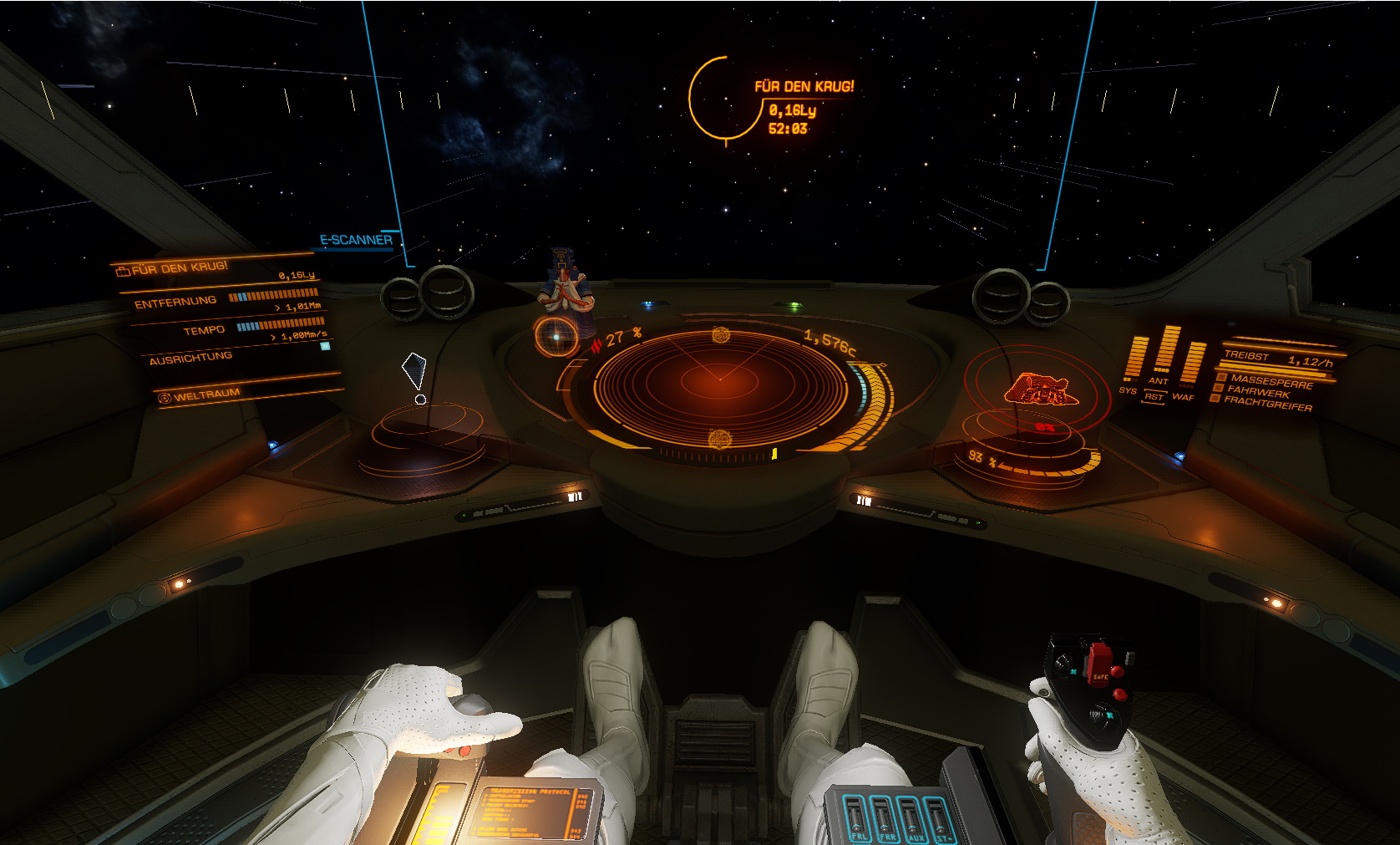Open the FÜR DEN KRUG! target info panel

pyautogui.click(x=179, y=268)
